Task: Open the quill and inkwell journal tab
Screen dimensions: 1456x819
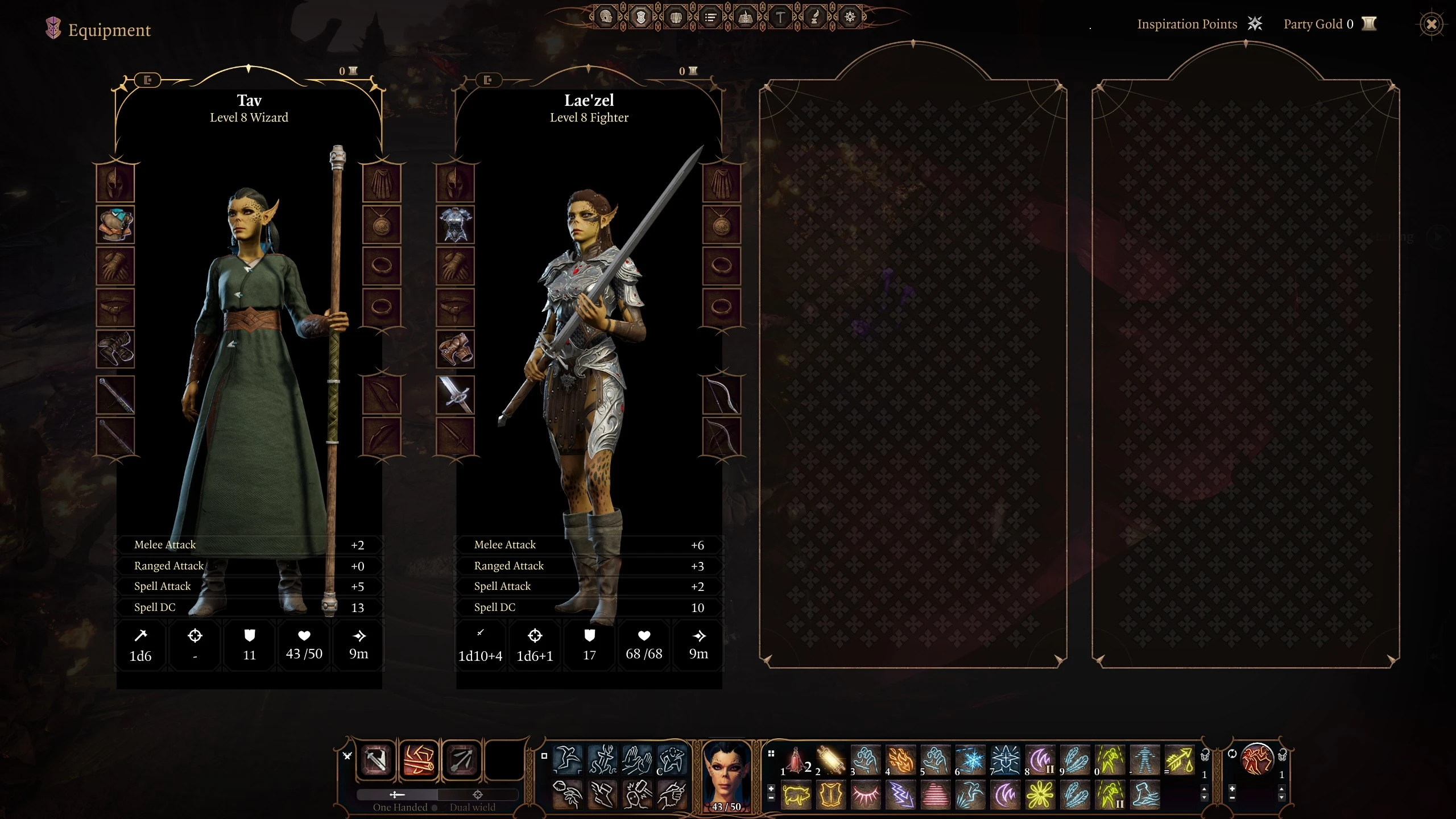Action: point(815,17)
